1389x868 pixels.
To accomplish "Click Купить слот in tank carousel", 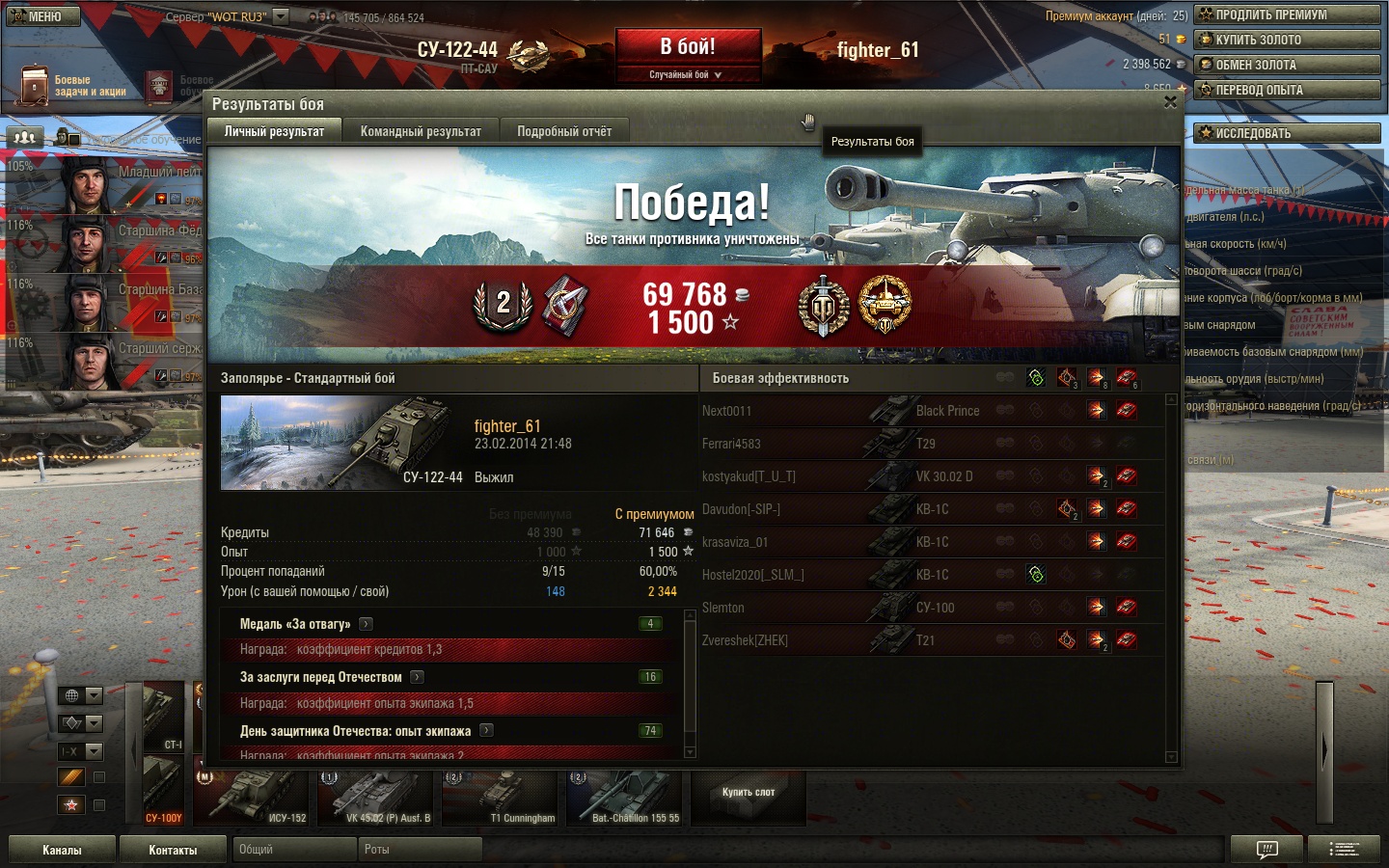I will 749,793.
